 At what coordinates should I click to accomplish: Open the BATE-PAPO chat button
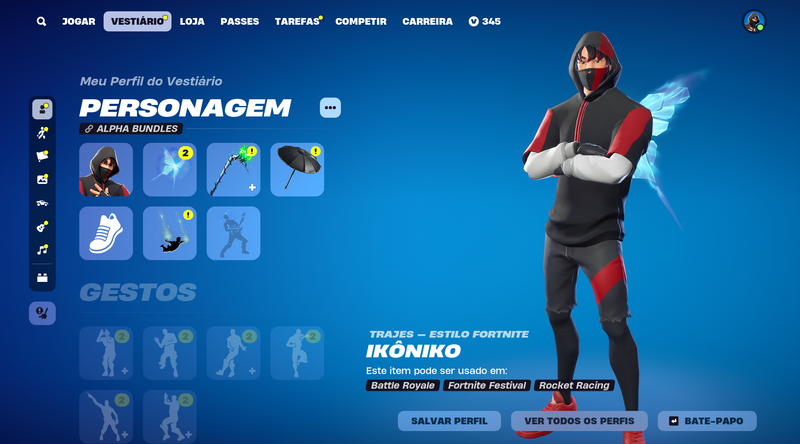(x=713, y=420)
